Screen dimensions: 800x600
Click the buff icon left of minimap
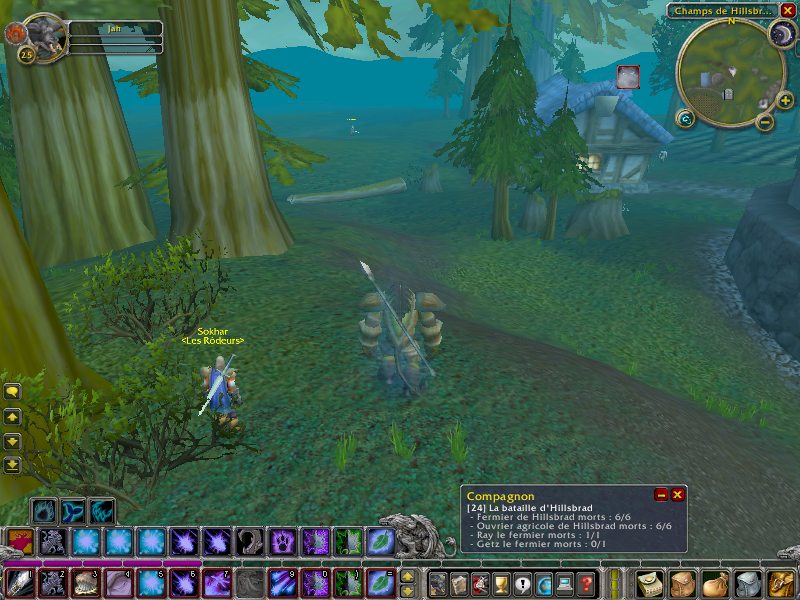[x=628, y=77]
